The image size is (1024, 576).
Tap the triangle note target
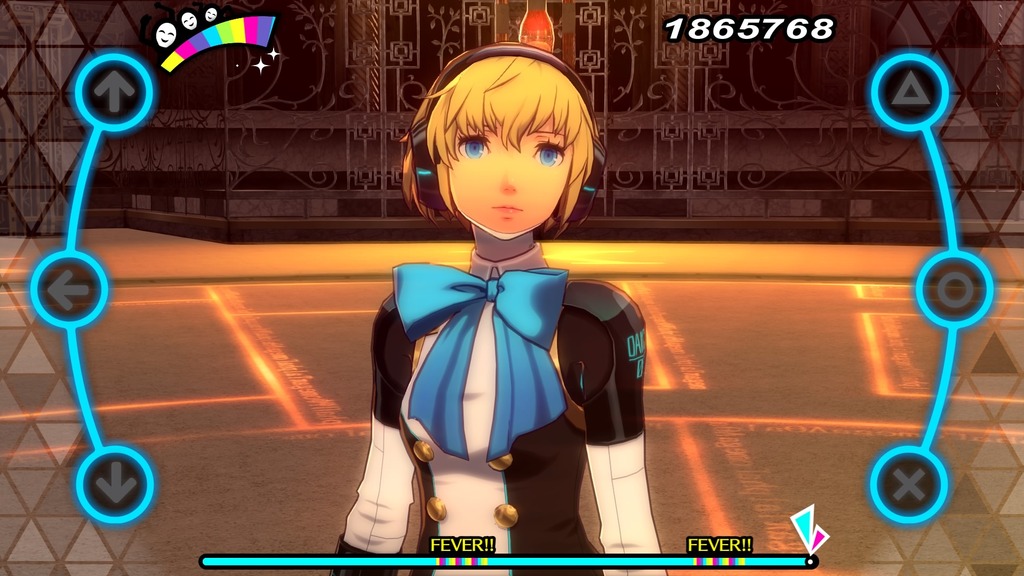[x=909, y=93]
